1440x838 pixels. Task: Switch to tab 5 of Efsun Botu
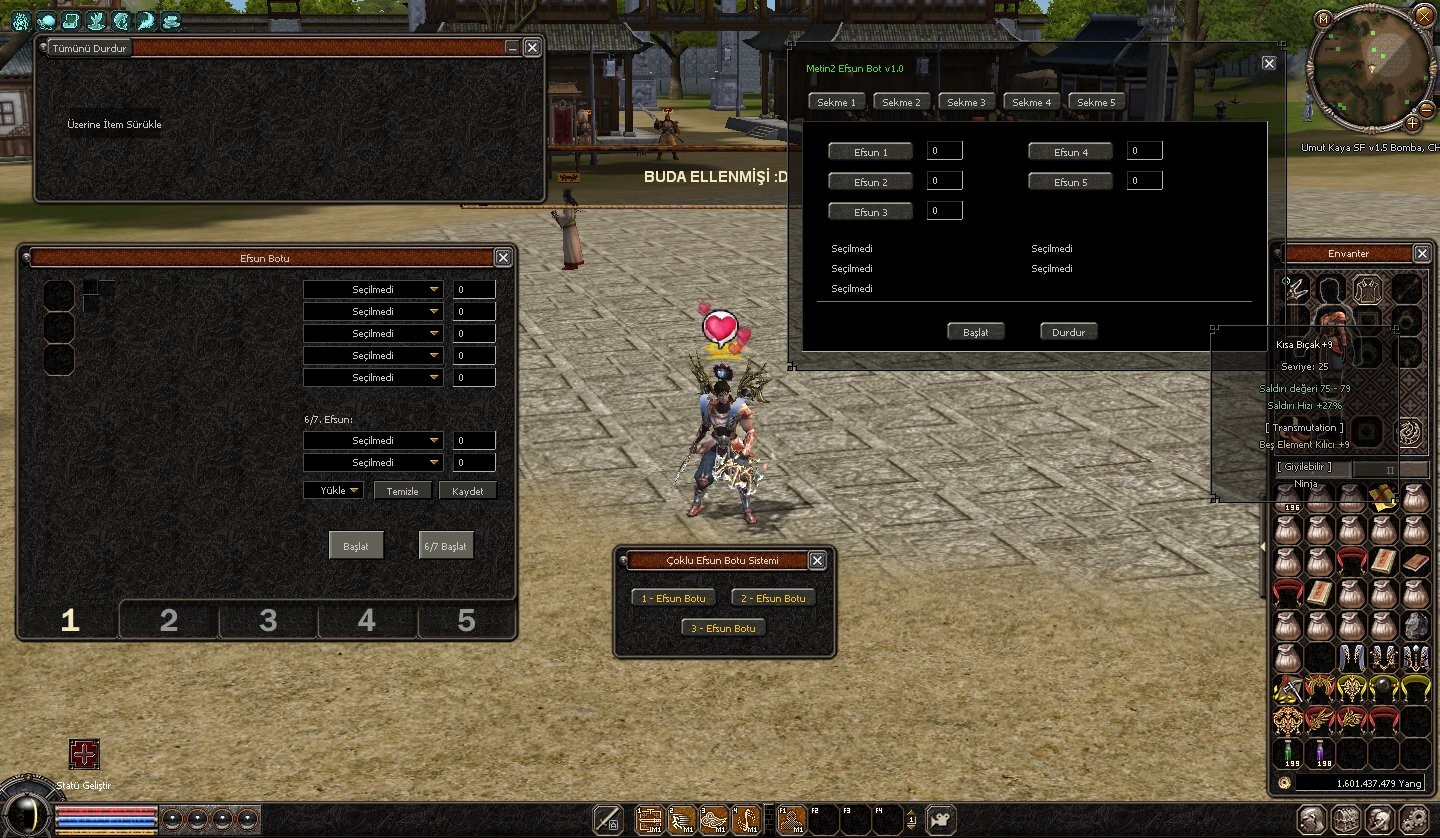click(x=466, y=621)
